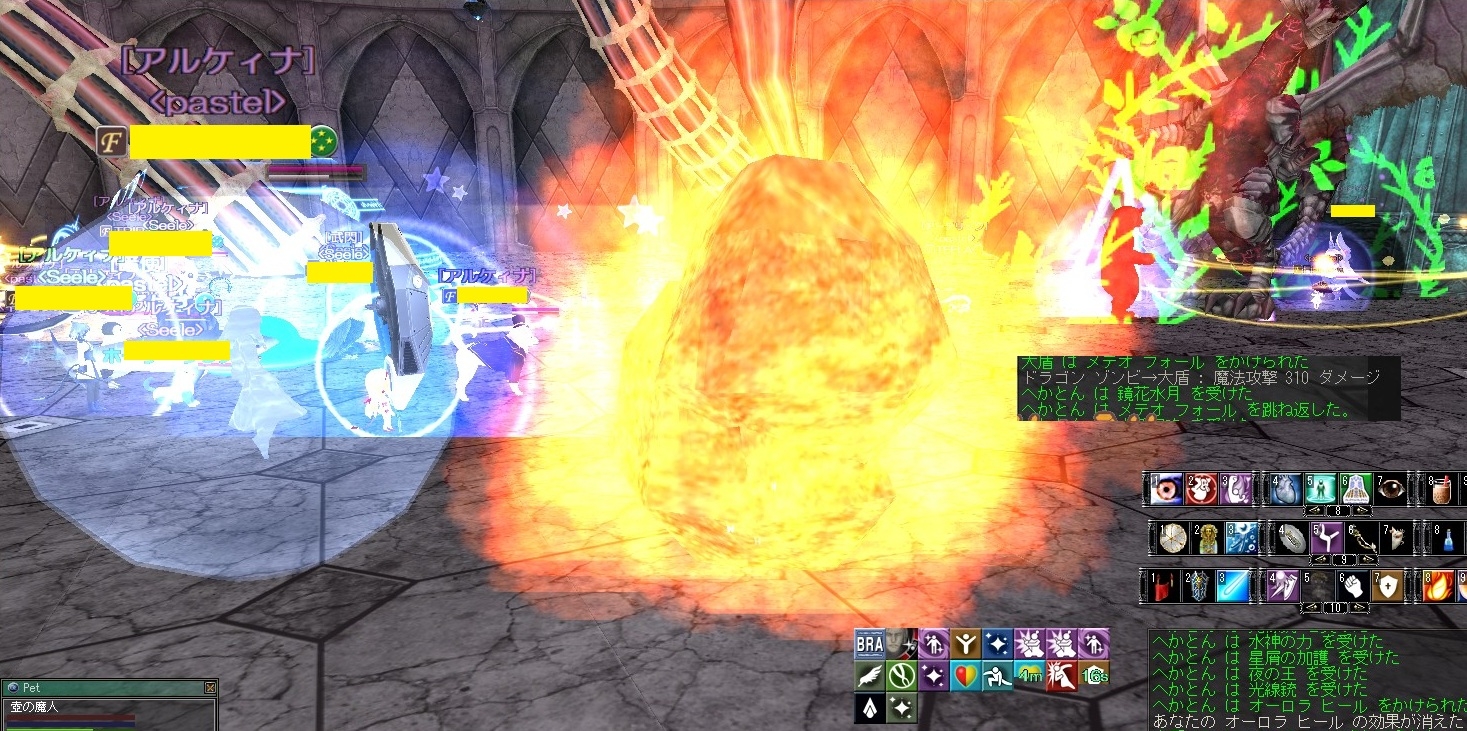Activate the blue heart skill slot
This screenshot has width=1467, height=731.
point(1288,488)
